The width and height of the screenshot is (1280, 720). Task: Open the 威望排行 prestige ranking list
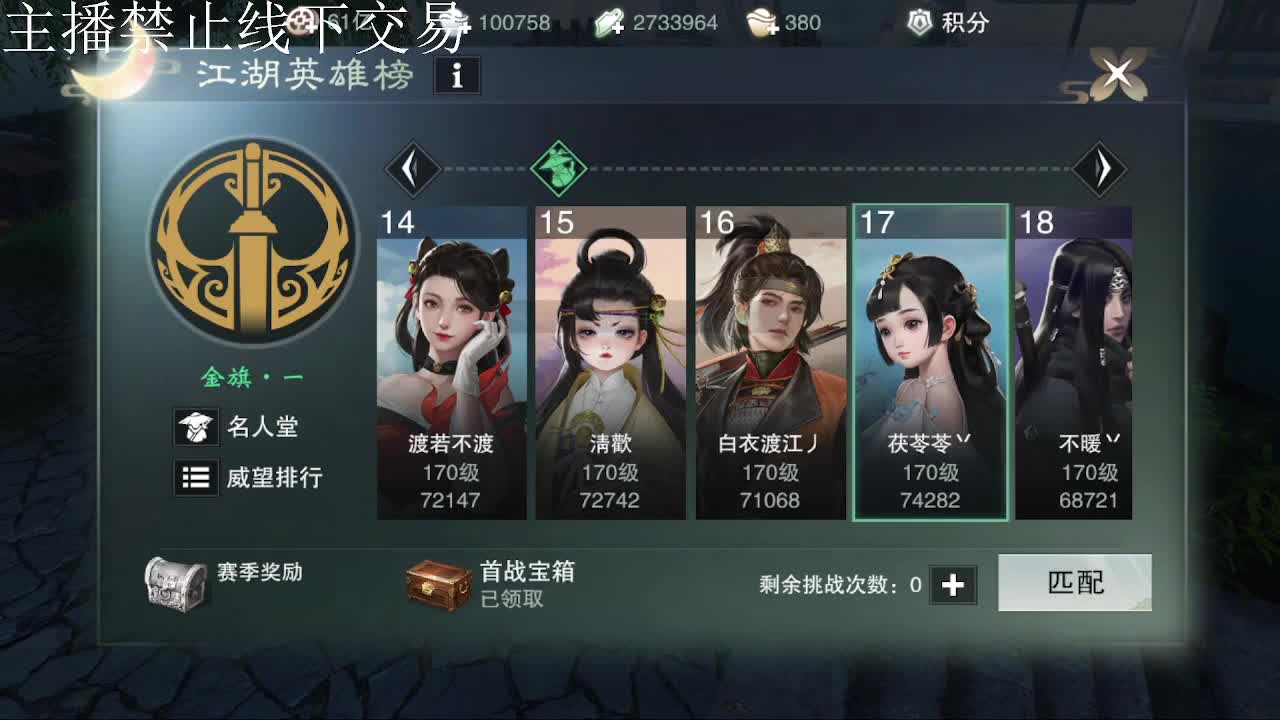[197, 478]
